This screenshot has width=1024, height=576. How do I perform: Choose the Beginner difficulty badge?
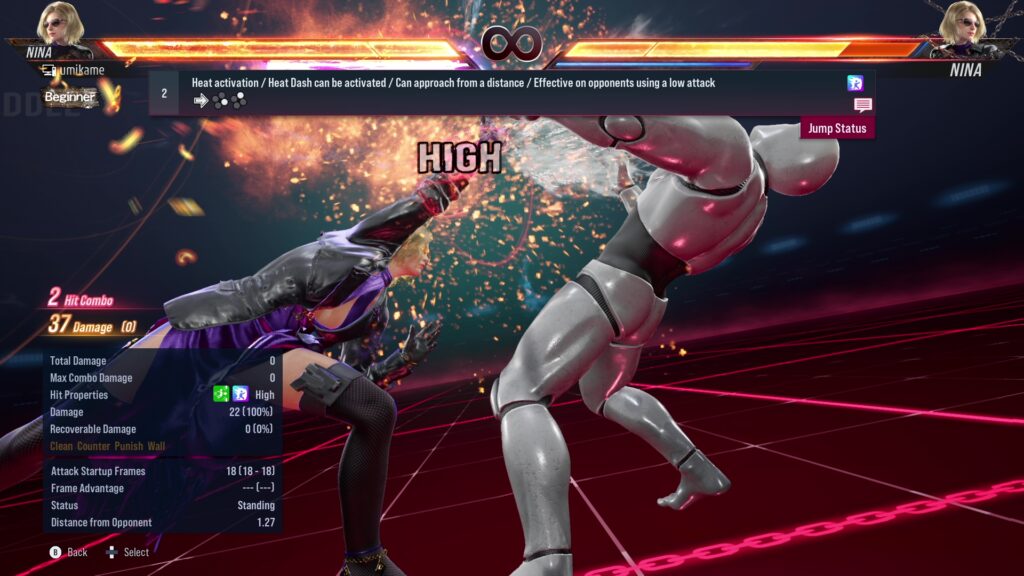tap(70, 97)
